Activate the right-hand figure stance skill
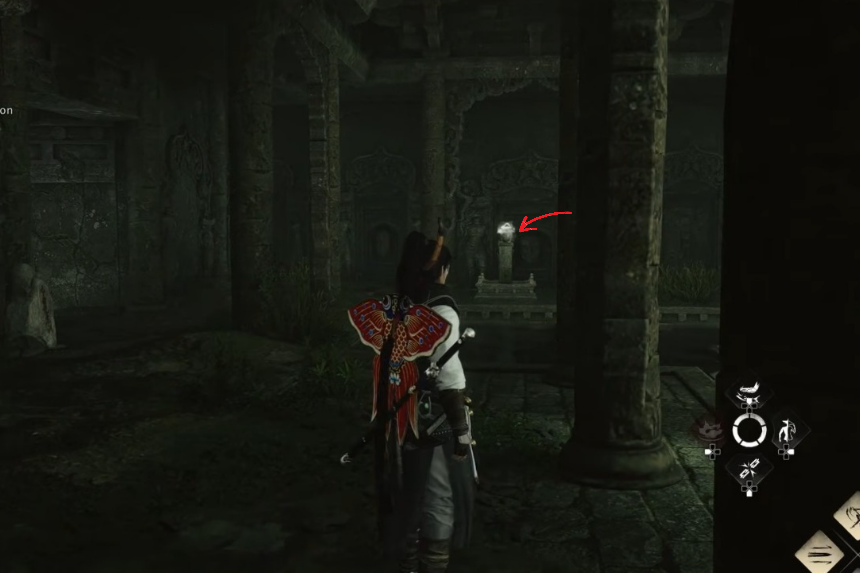The width and height of the screenshot is (860, 573). tap(788, 431)
